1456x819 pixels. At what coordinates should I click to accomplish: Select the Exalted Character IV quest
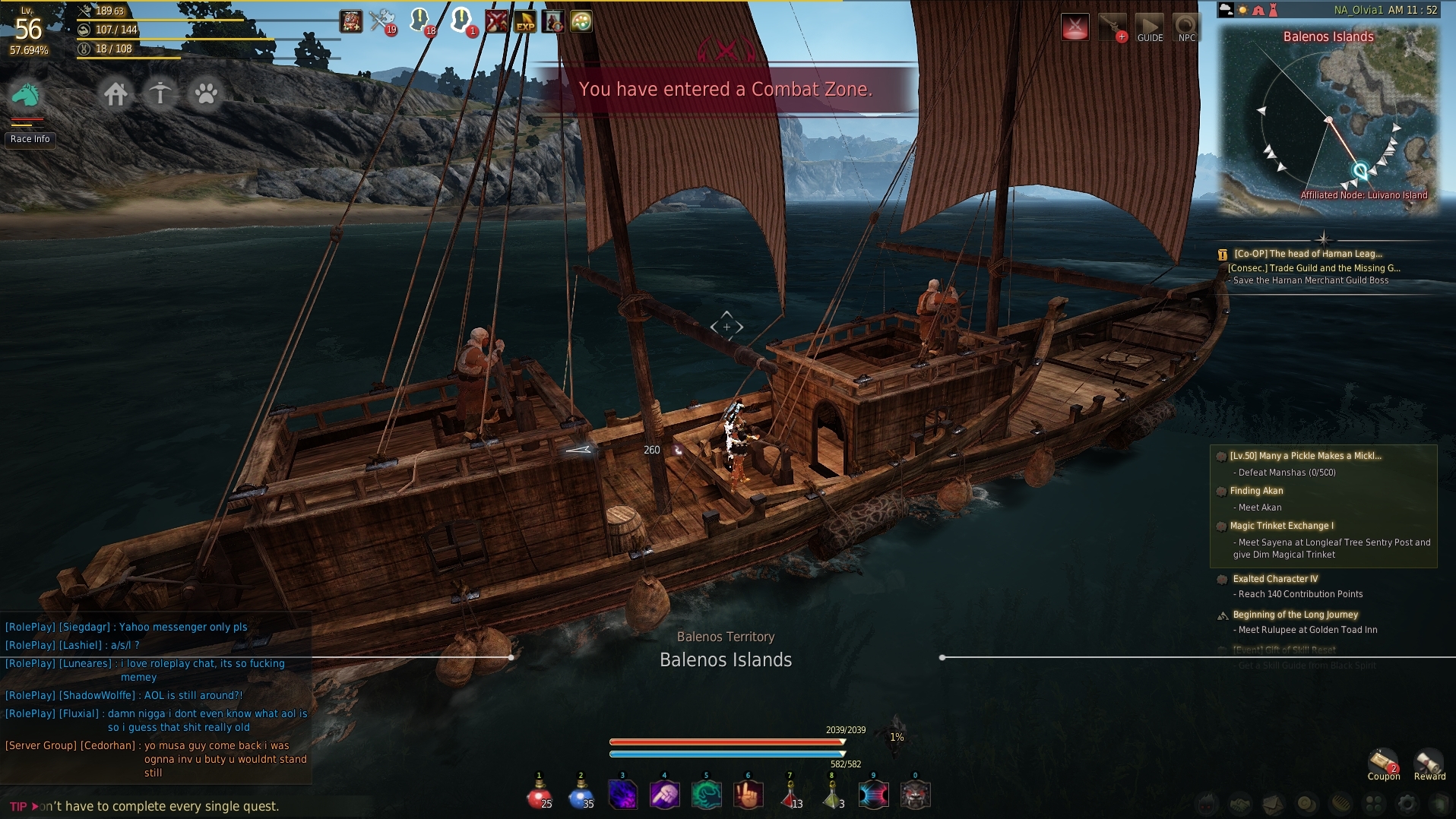[1275, 579]
